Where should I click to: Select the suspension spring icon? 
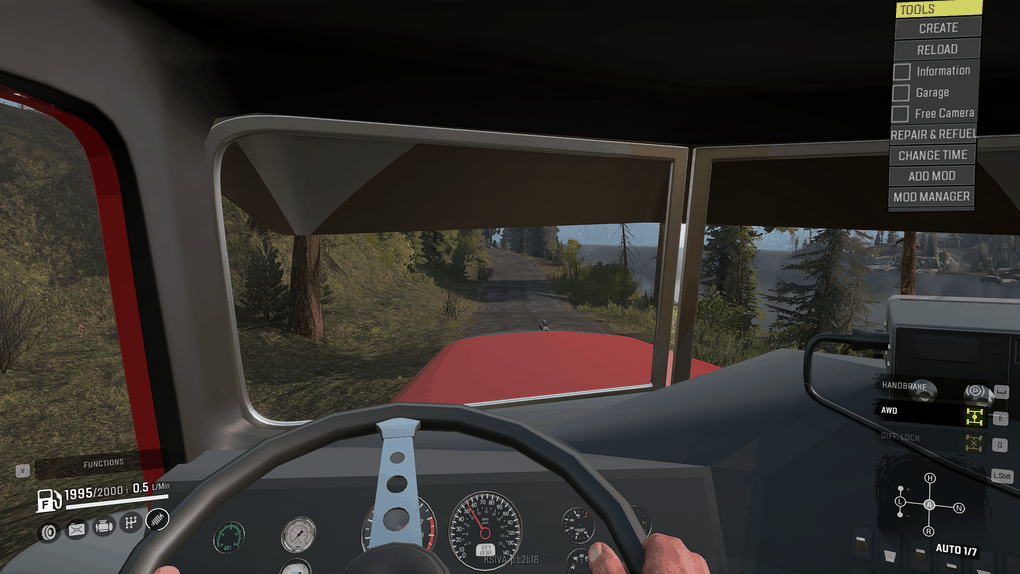pyautogui.click(x=157, y=519)
